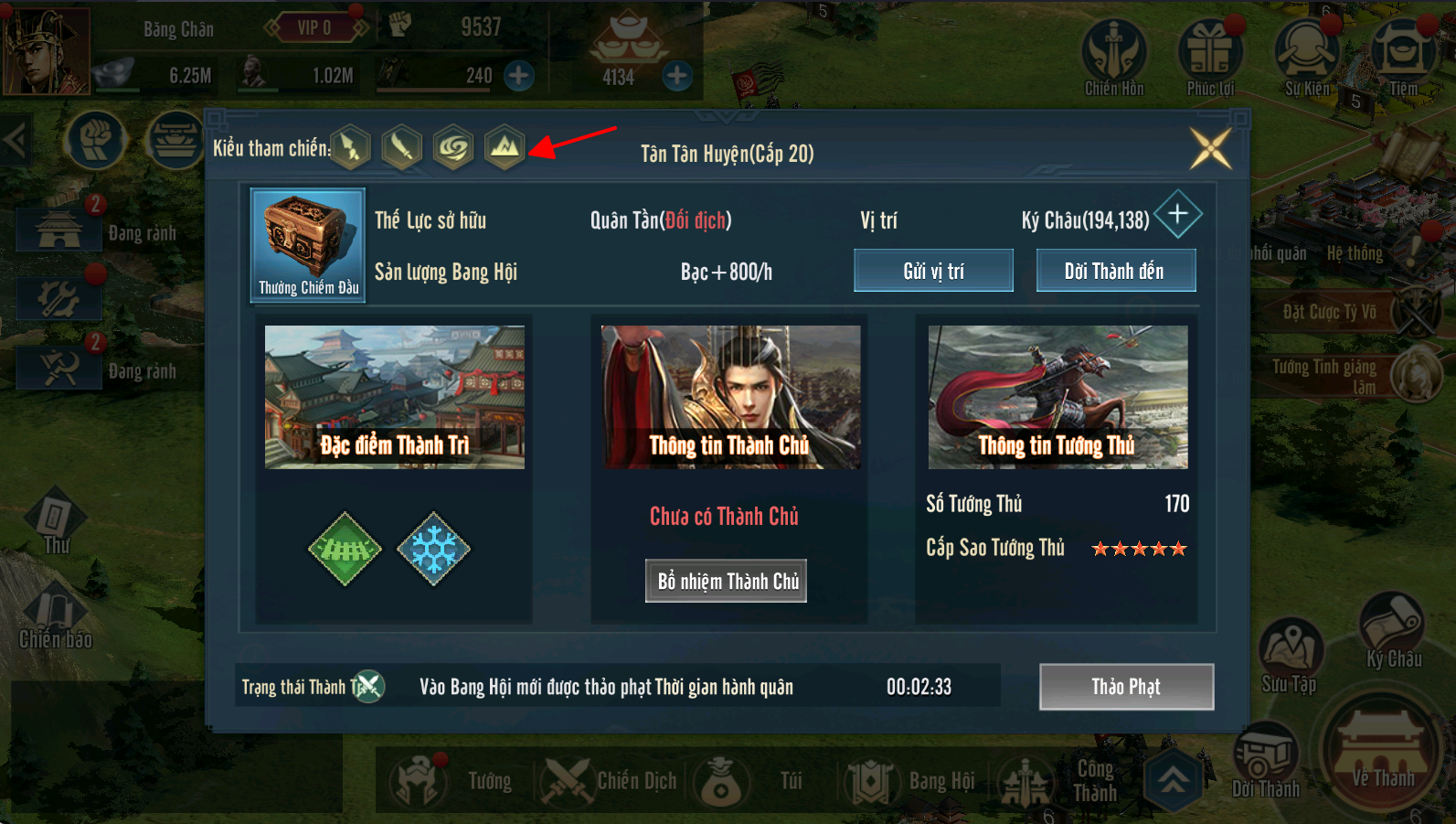The height and width of the screenshot is (824, 1456).
Task: Select the swirl troop type icon
Action: [x=453, y=146]
